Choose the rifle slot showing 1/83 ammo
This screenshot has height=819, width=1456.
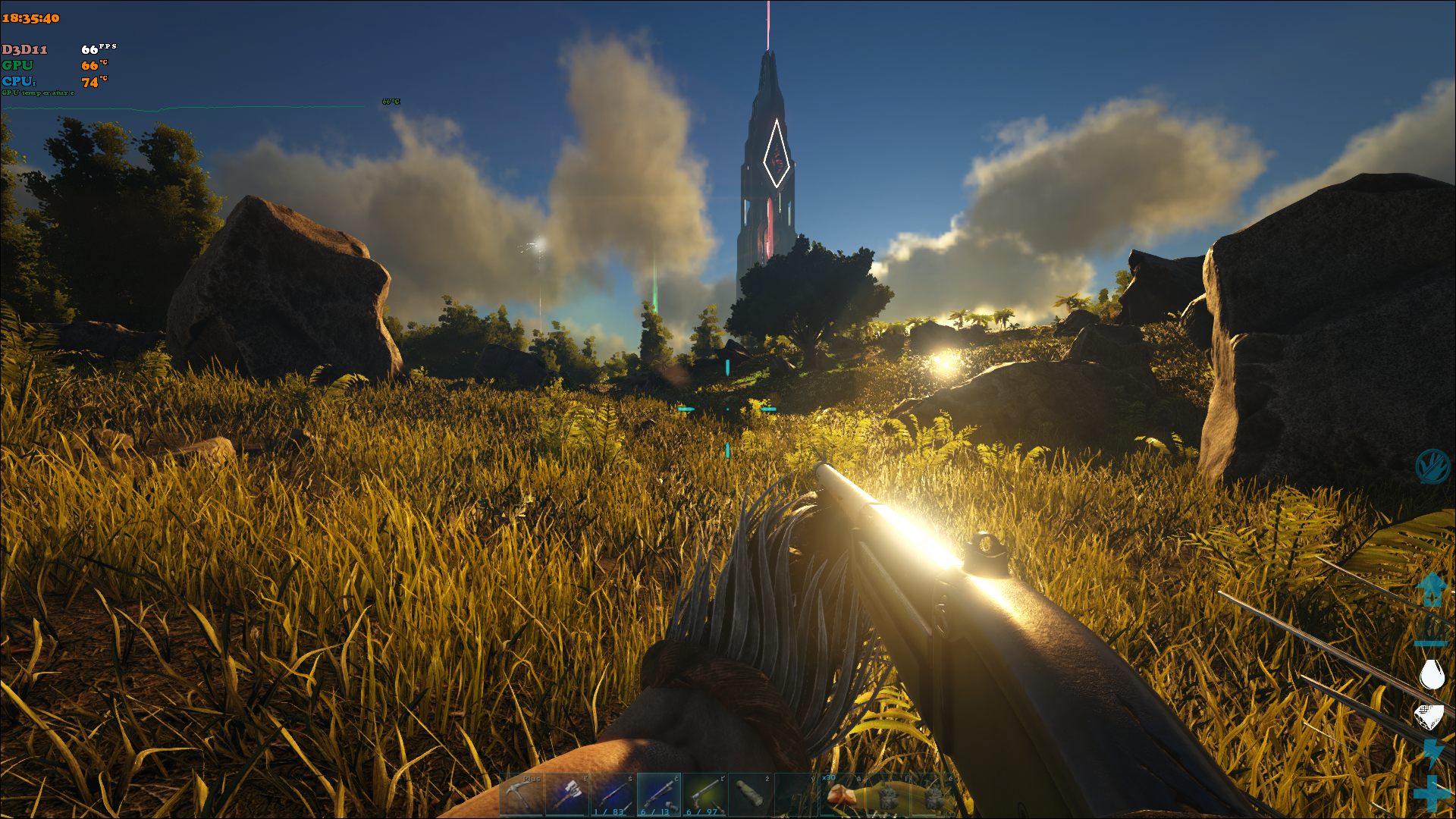[613, 795]
